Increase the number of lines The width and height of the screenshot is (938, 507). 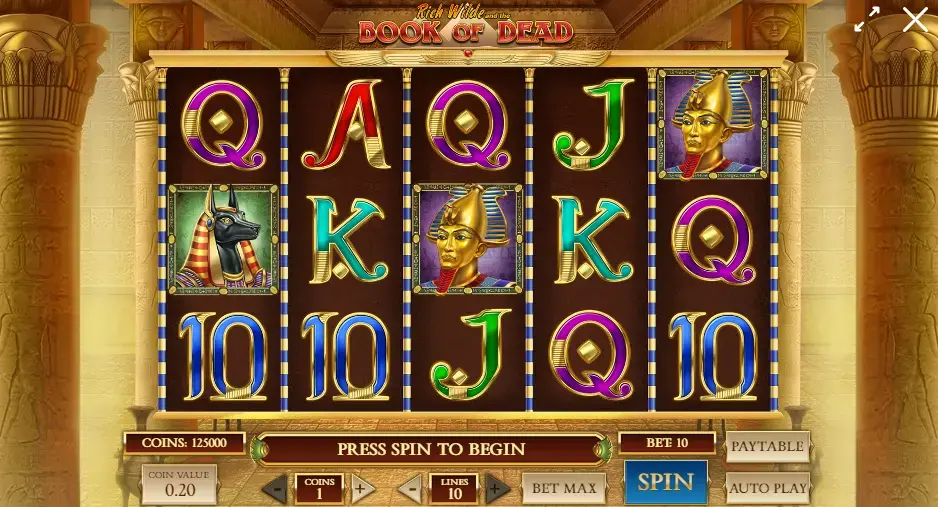497,489
